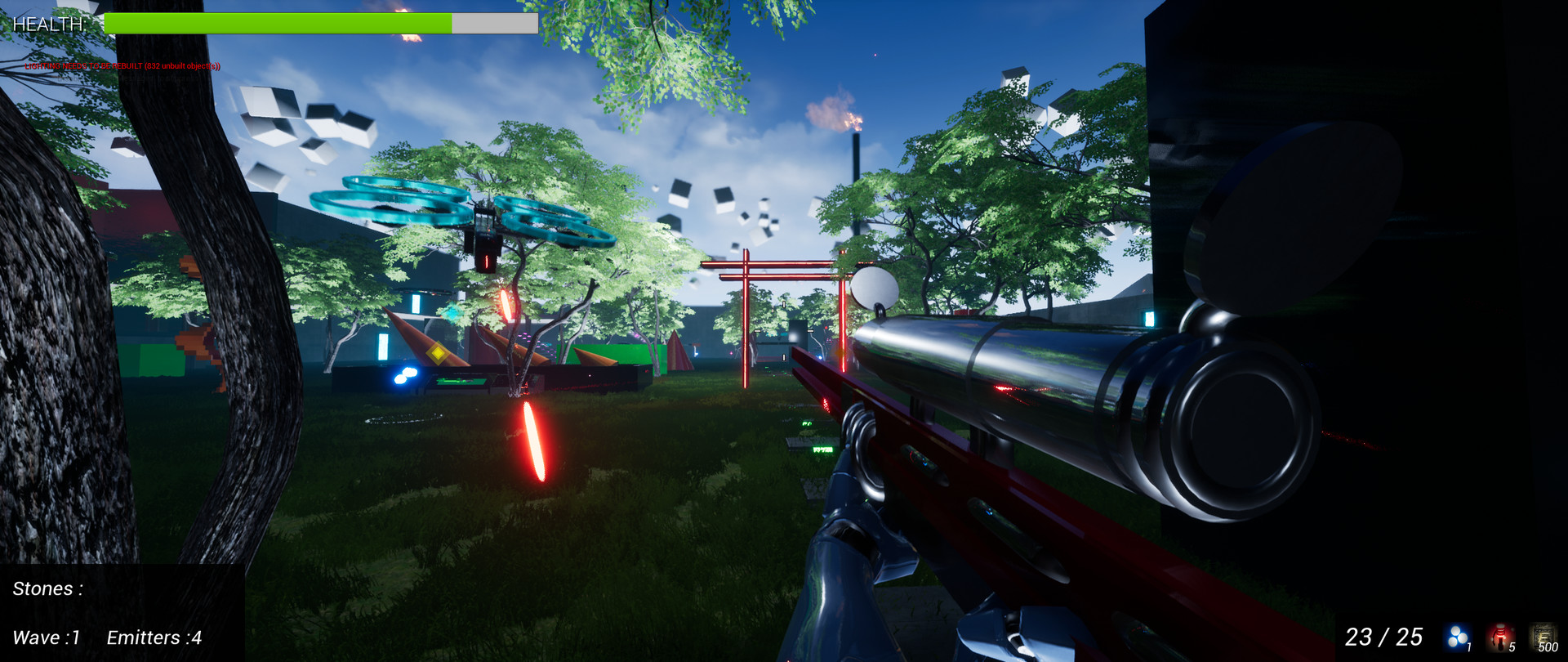Click the green health bar
1568x662 pixels.
pyautogui.click(x=278, y=22)
